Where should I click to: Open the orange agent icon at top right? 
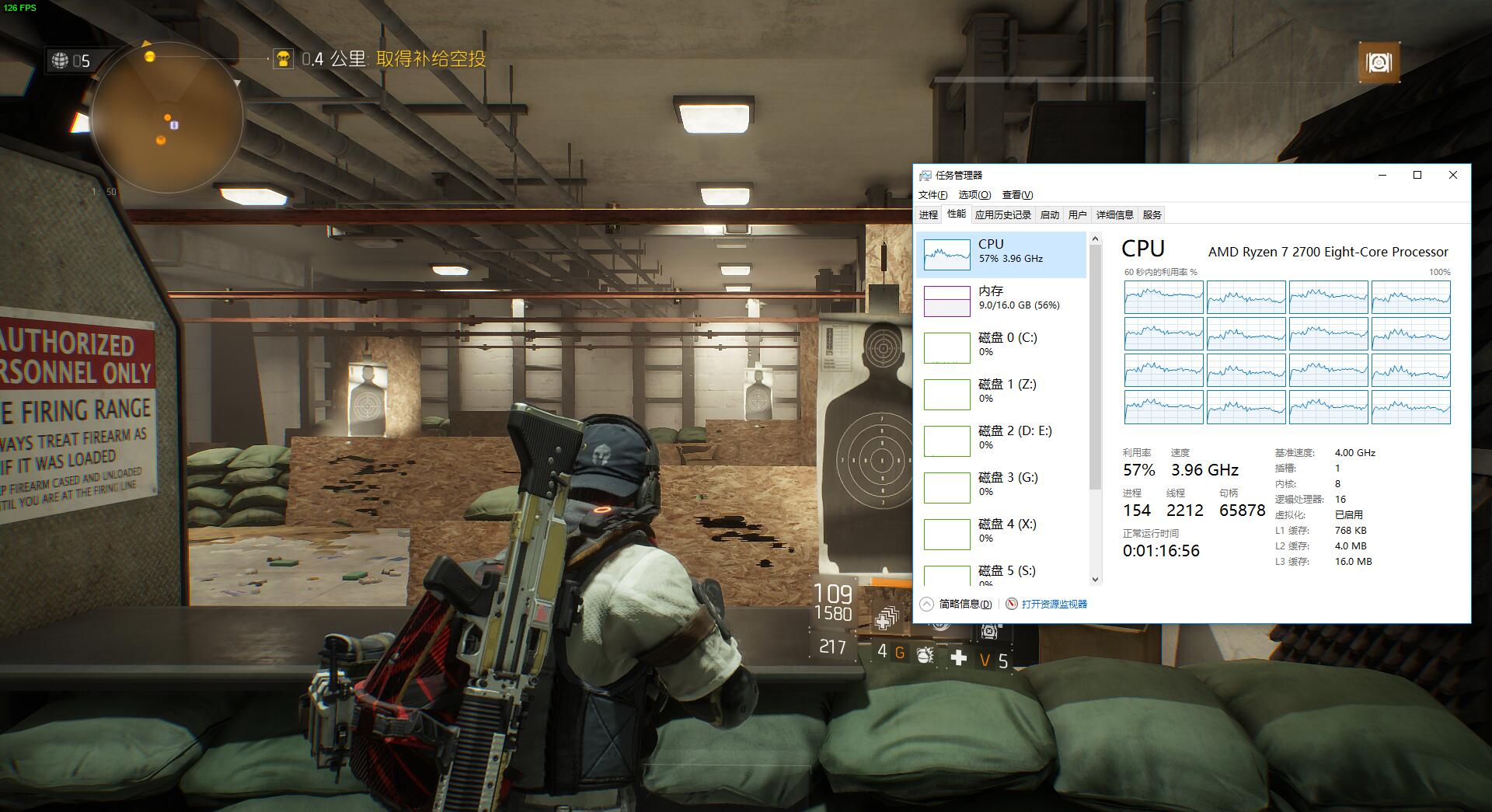point(1379,62)
